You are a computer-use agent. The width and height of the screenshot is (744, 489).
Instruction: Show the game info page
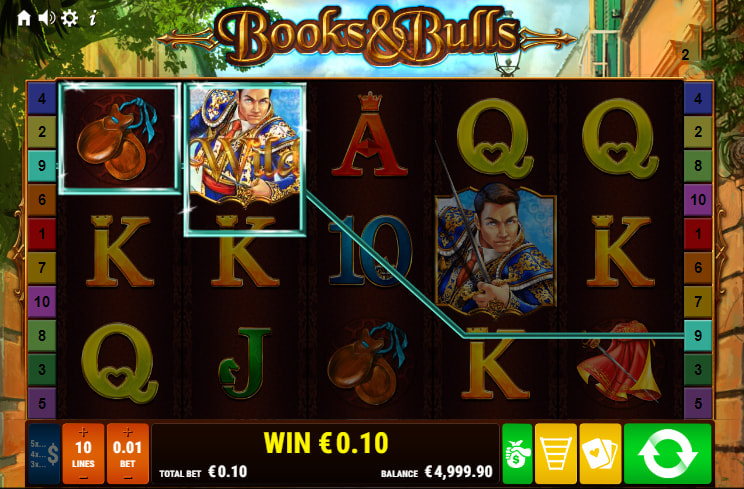point(93,17)
